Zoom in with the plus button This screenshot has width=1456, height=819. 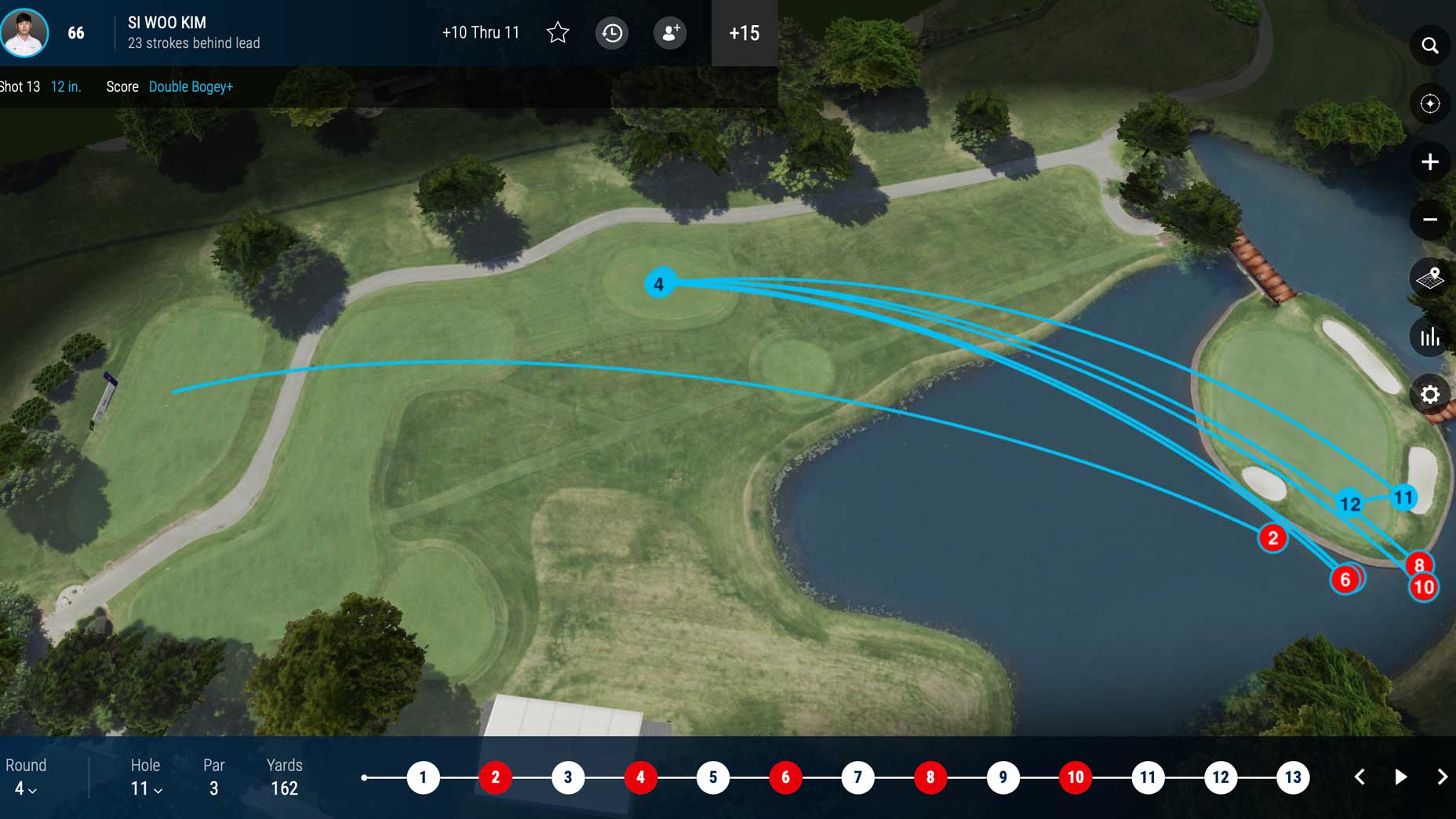[1429, 162]
